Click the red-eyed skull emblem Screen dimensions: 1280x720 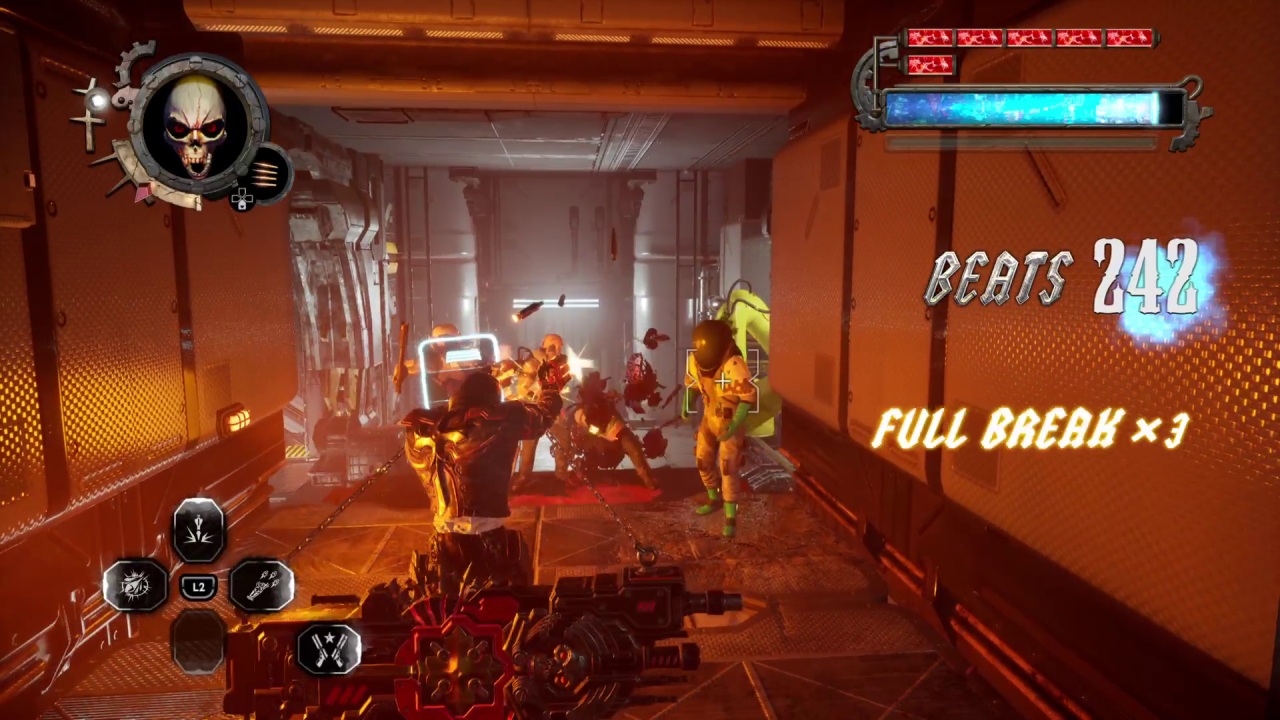tap(197, 127)
